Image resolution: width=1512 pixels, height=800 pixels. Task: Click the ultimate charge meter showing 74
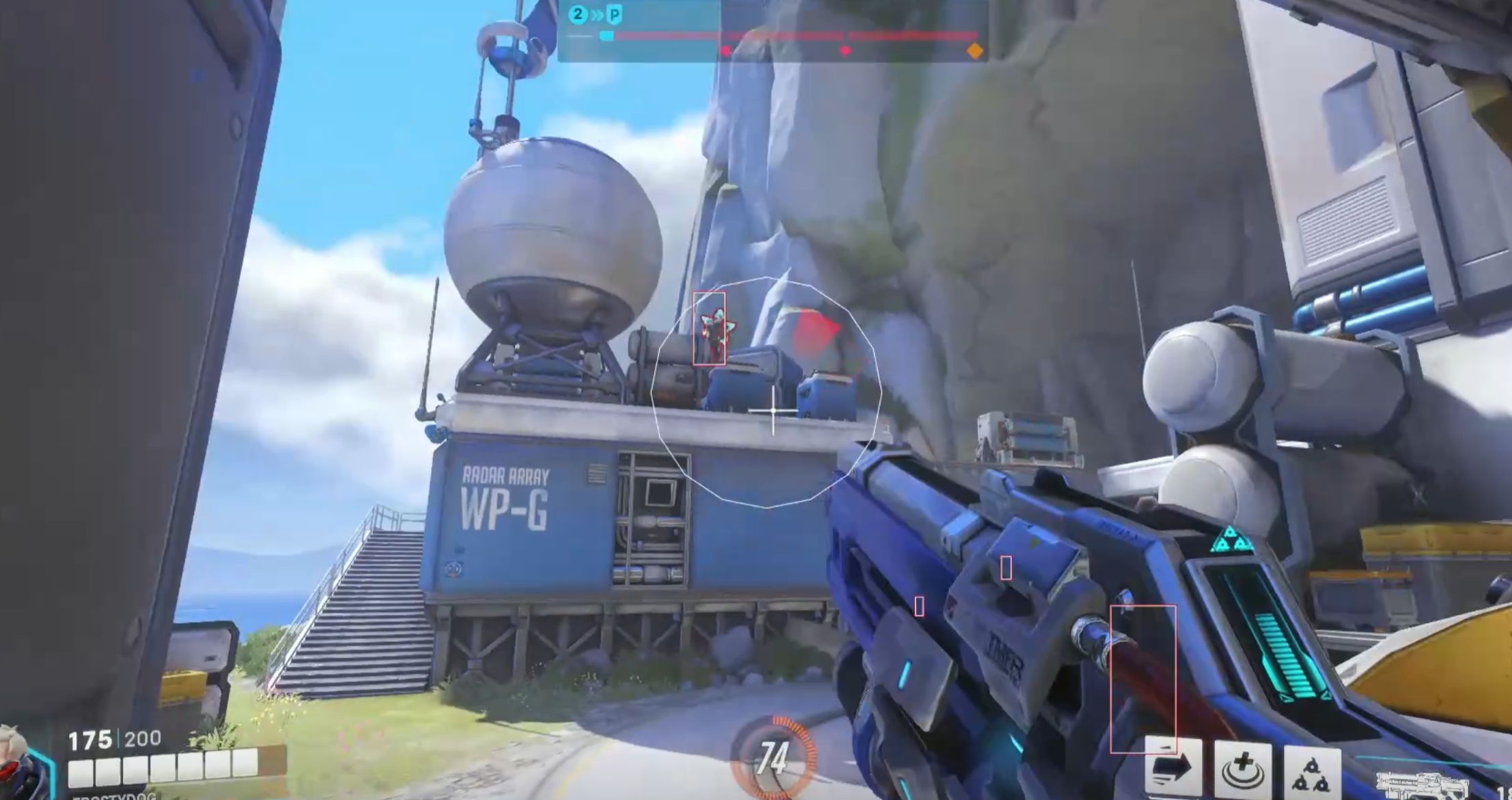[x=774, y=757]
